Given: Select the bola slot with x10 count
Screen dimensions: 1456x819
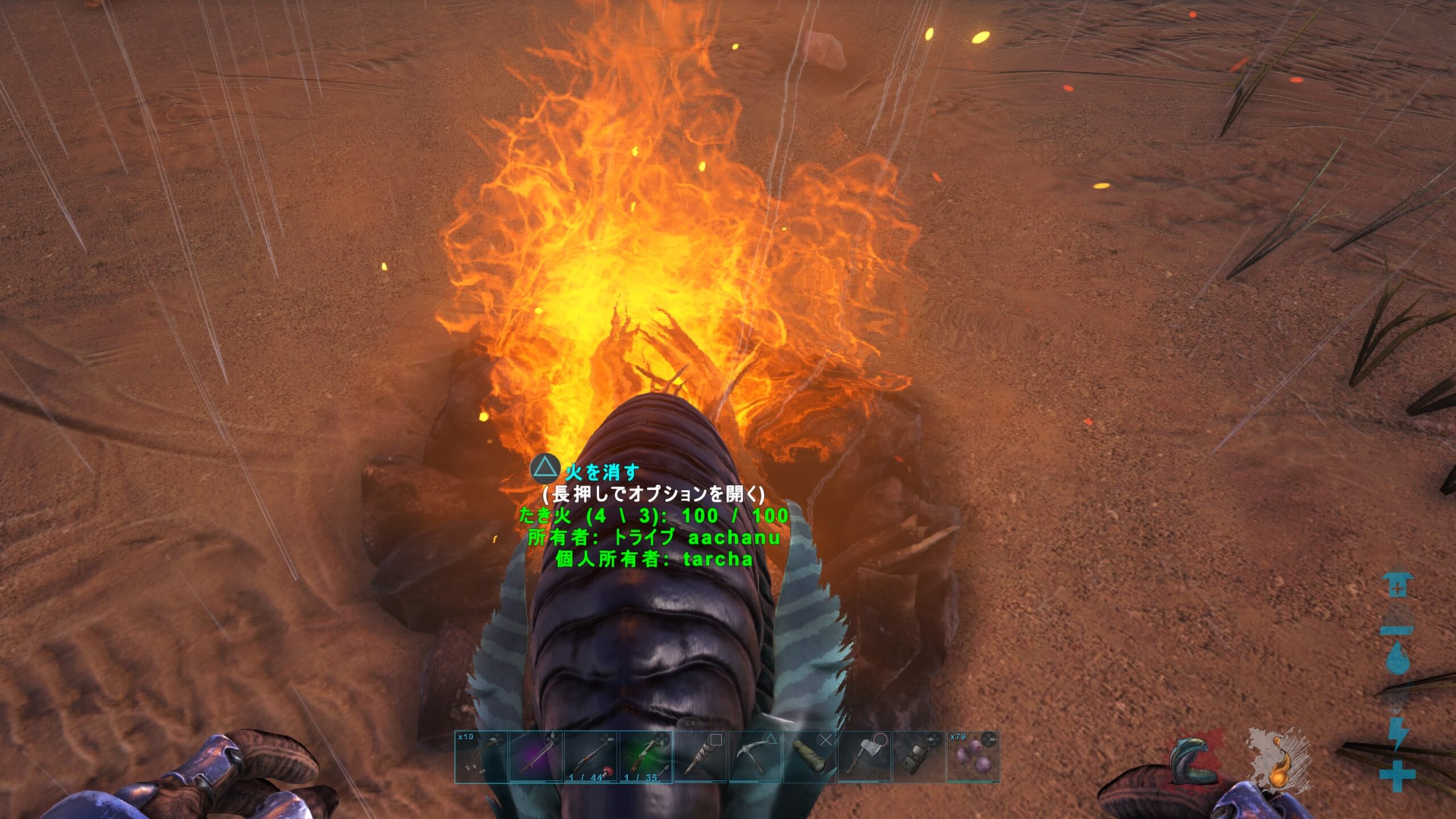Looking at the screenshot, I should pos(481,756).
